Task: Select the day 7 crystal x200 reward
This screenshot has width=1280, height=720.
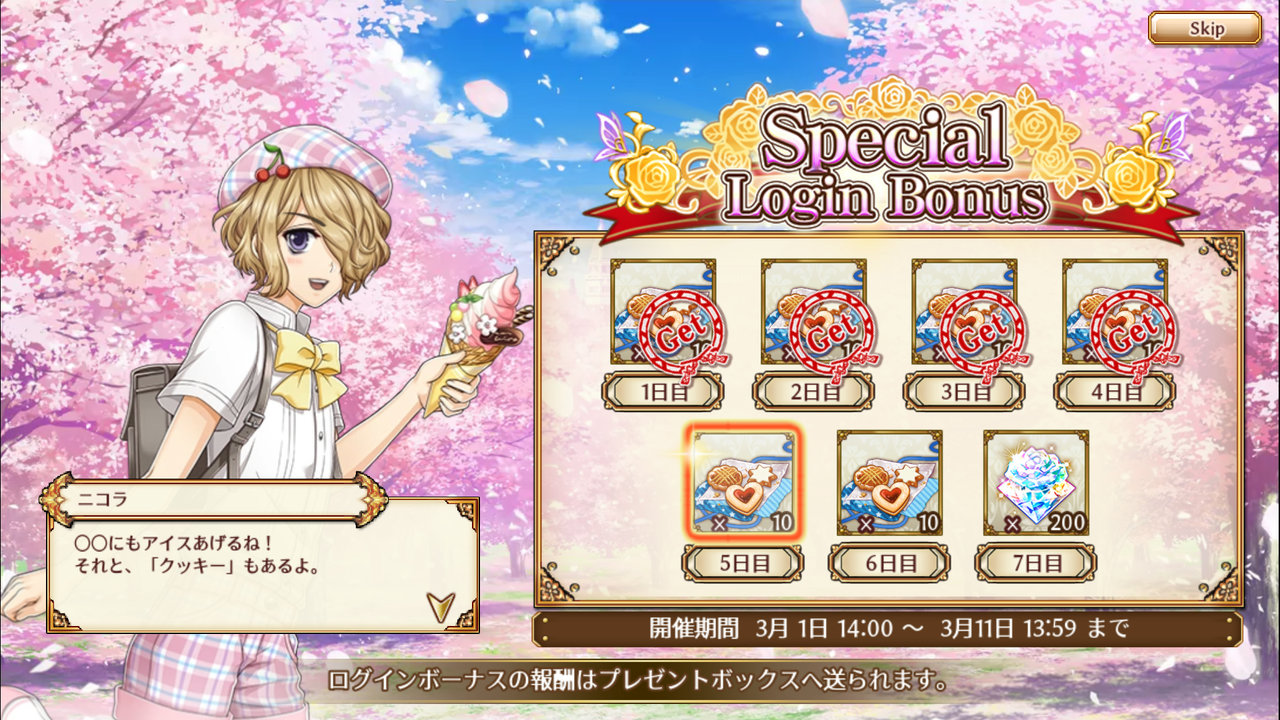Action: [1036, 483]
